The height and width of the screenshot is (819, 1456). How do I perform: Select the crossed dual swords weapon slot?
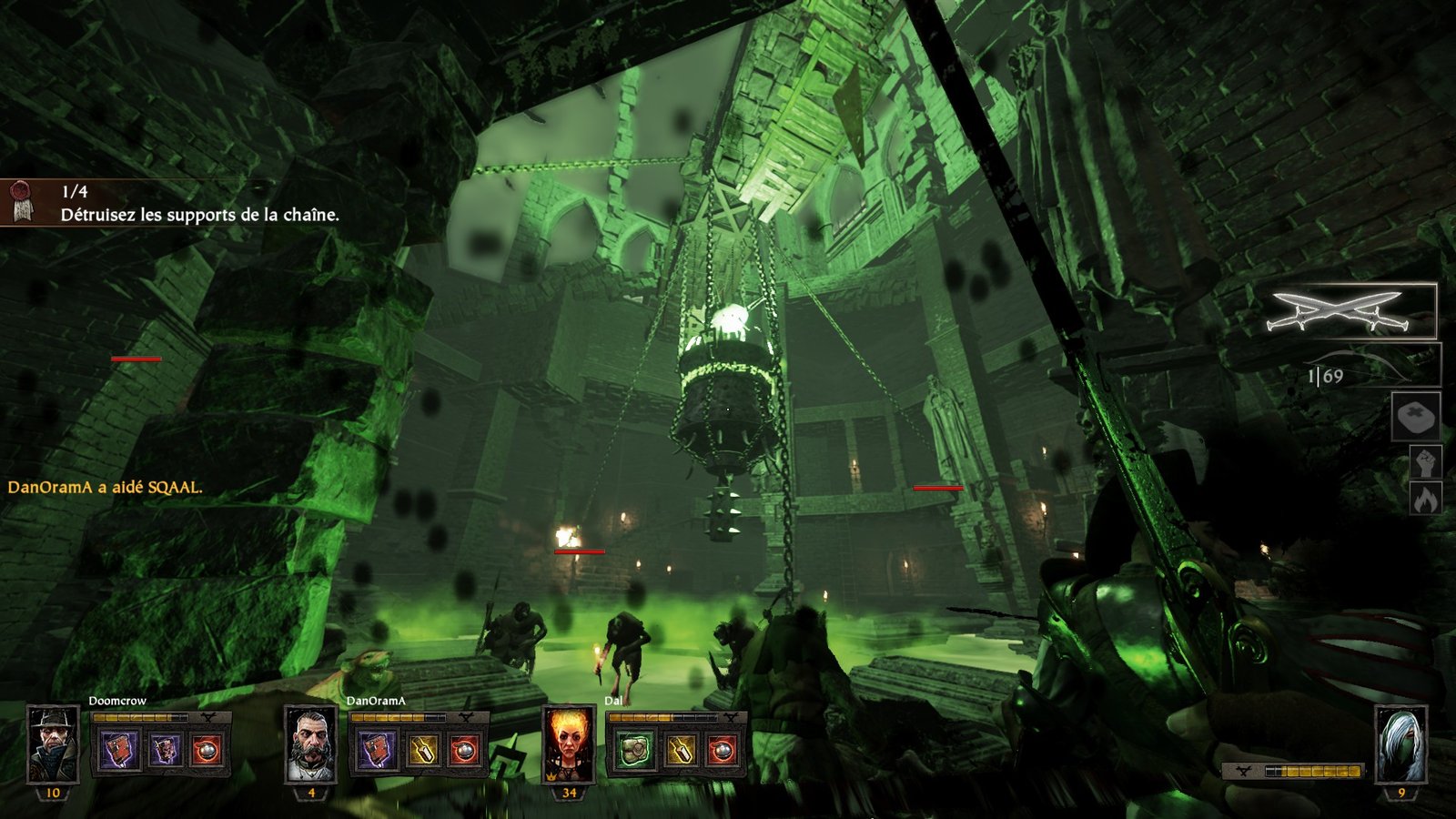(x=1350, y=311)
